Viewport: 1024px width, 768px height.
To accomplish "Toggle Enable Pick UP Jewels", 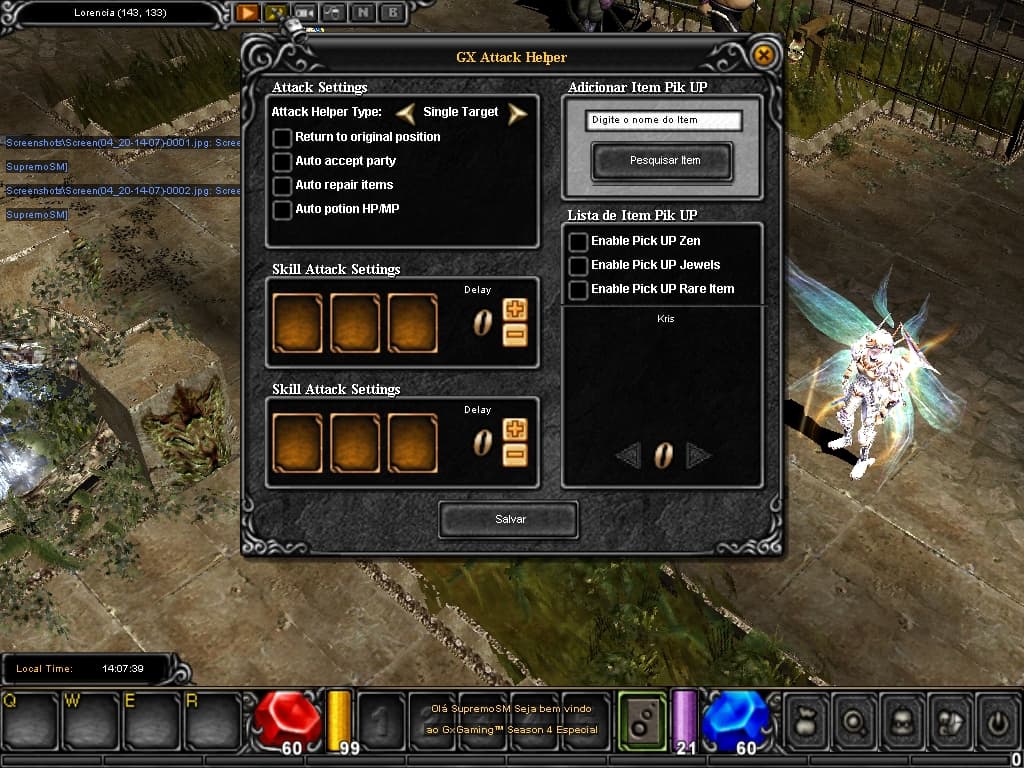I will (578, 266).
